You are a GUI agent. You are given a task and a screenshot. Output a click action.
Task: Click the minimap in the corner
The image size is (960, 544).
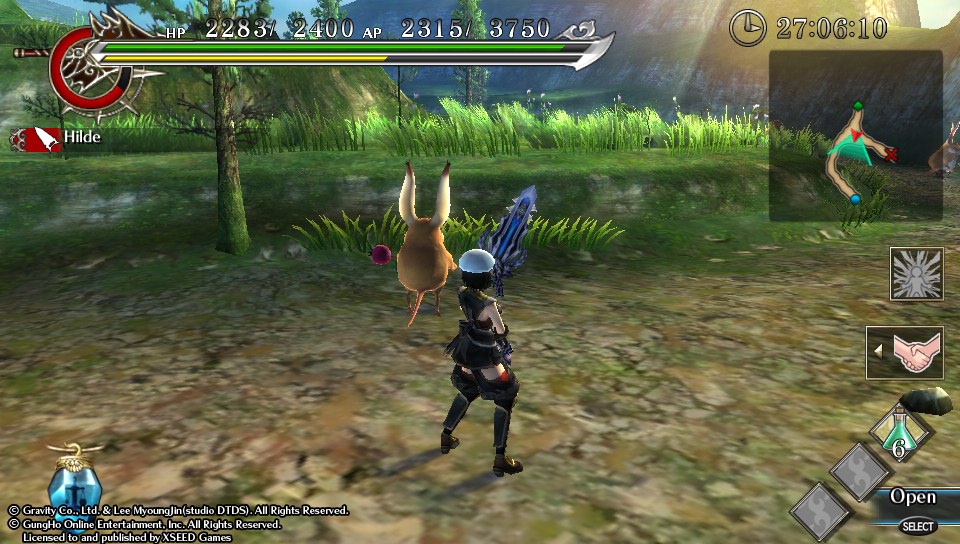pyautogui.click(x=855, y=136)
